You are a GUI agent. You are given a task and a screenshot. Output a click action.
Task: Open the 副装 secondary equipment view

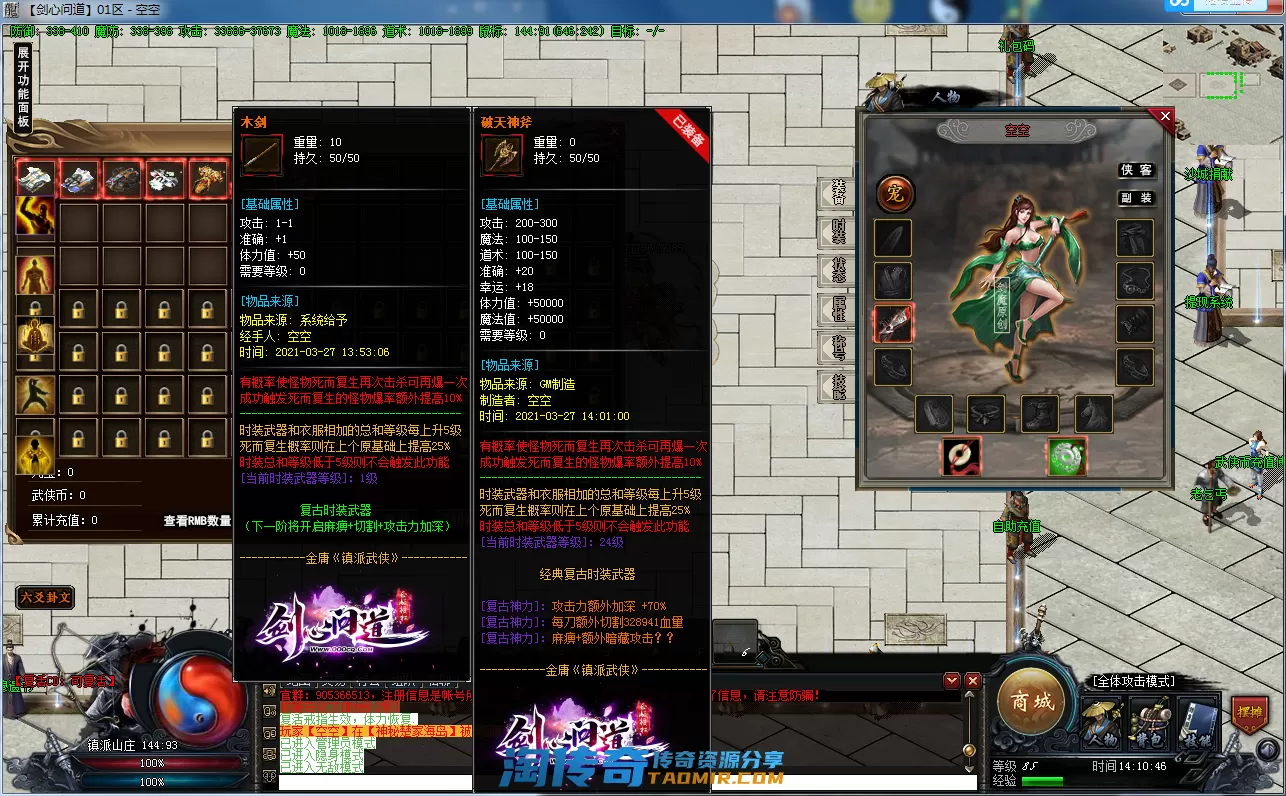pos(1135,198)
